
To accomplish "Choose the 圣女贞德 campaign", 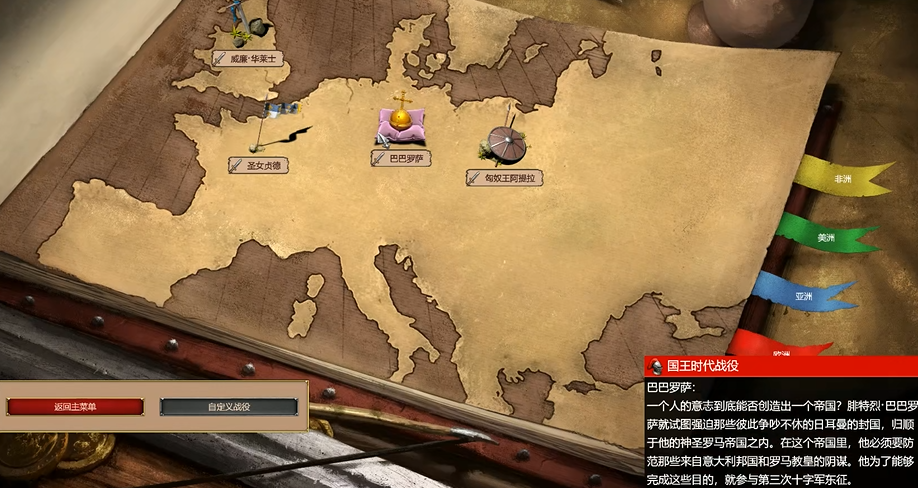I will pos(258,165).
